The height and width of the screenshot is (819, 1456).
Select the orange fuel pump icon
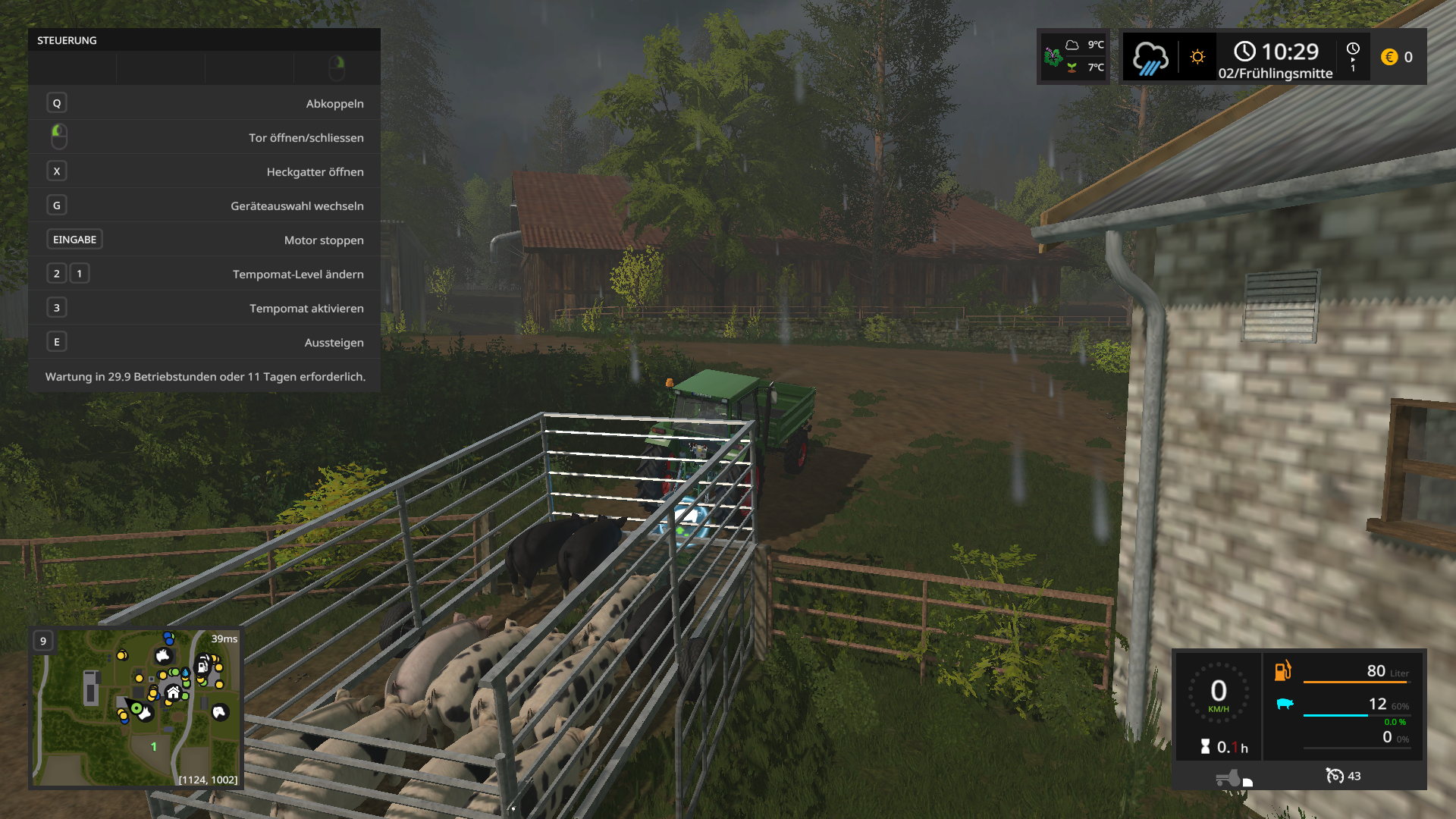tap(1282, 671)
